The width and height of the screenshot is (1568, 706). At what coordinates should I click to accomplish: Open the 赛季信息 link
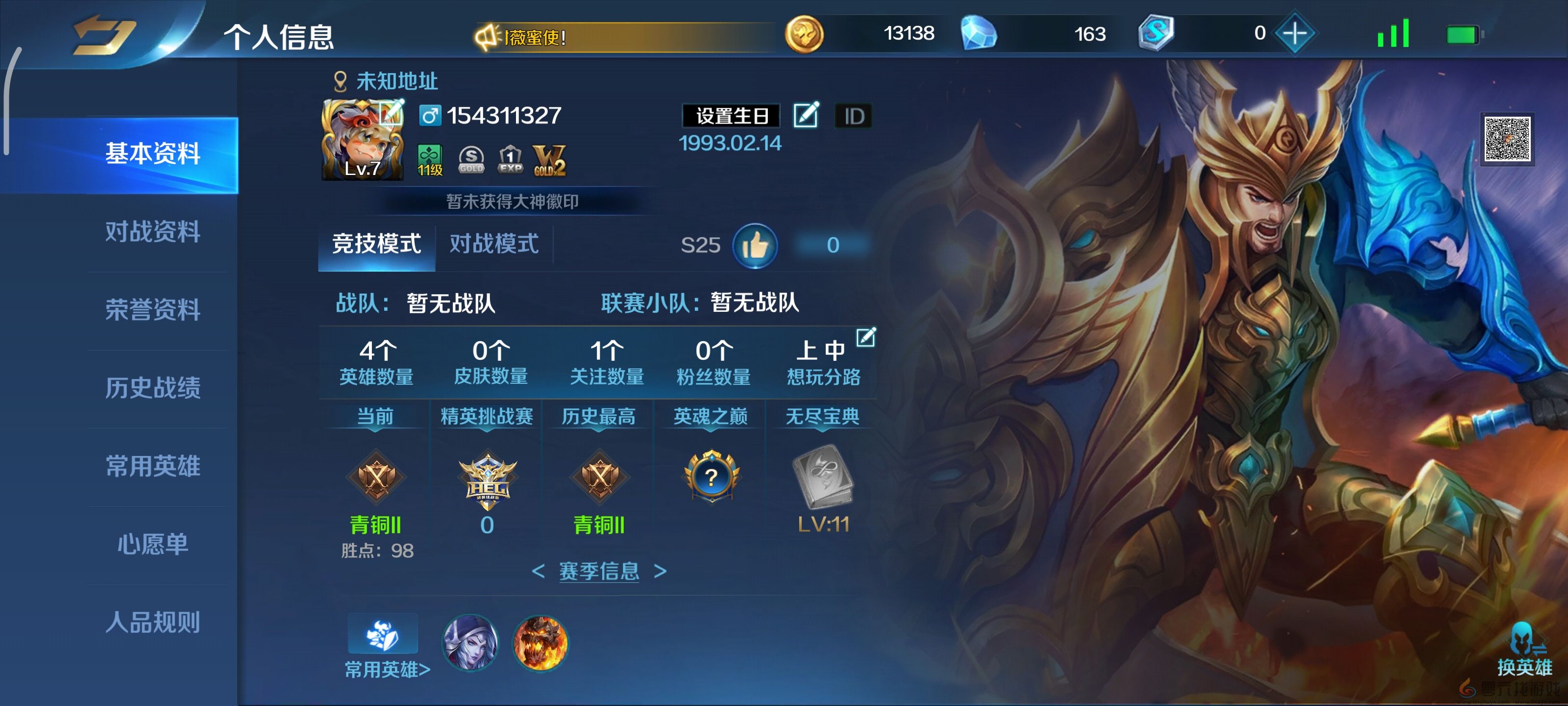tap(599, 571)
